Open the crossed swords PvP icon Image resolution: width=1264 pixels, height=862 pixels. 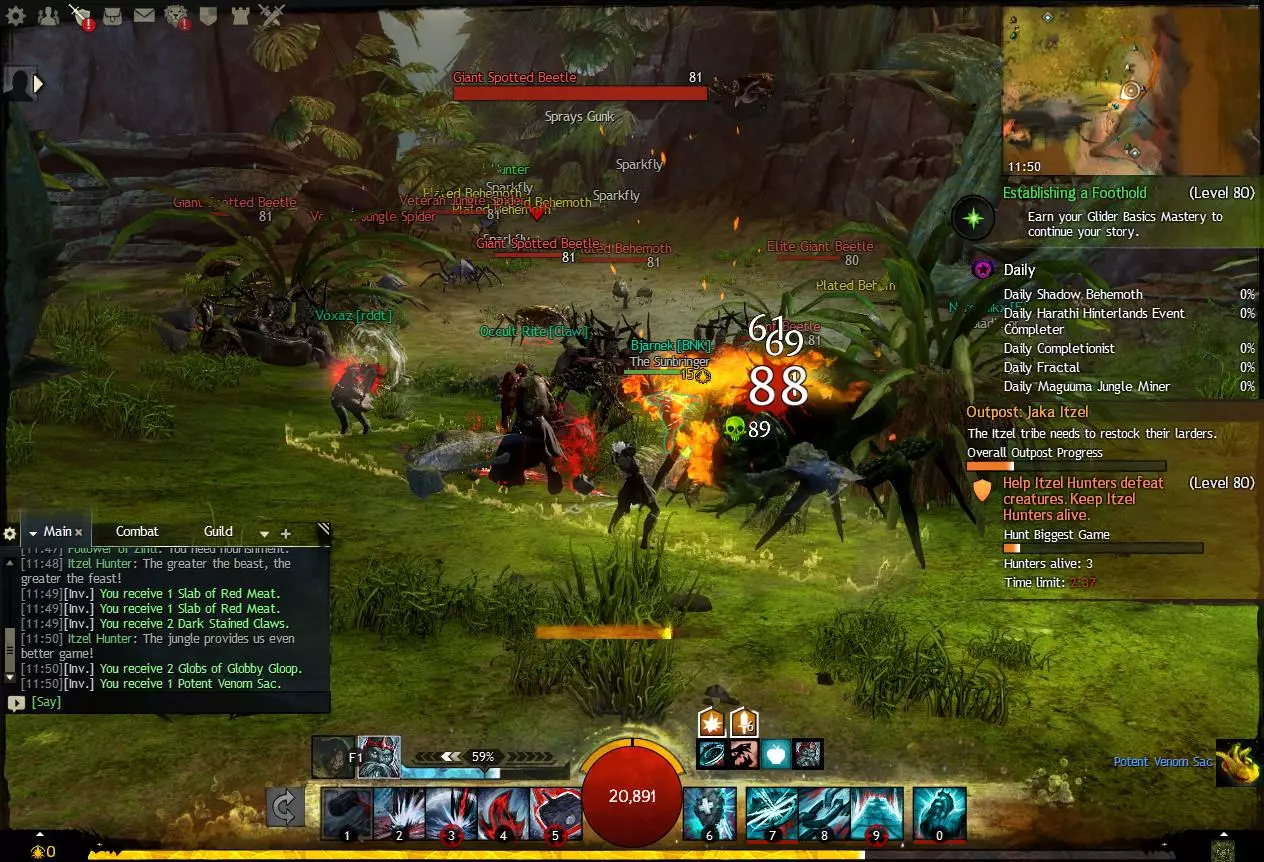pos(271,15)
